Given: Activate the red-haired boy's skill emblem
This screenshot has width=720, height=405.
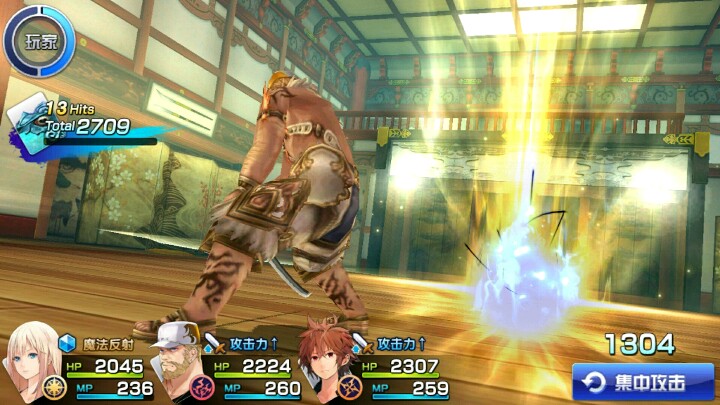Looking at the screenshot, I should point(348,388).
